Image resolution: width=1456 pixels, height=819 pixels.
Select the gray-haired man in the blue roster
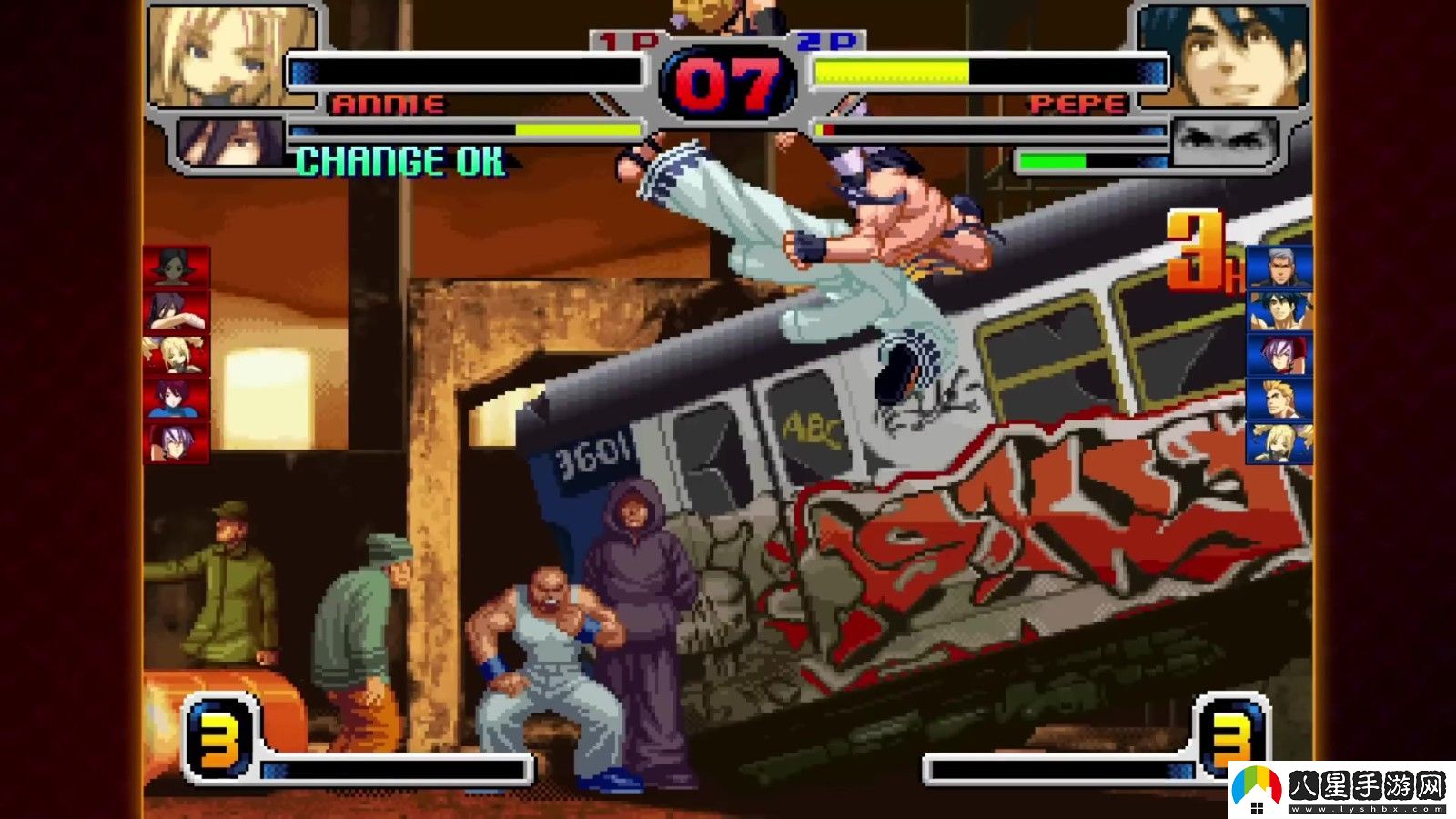click(x=1279, y=268)
